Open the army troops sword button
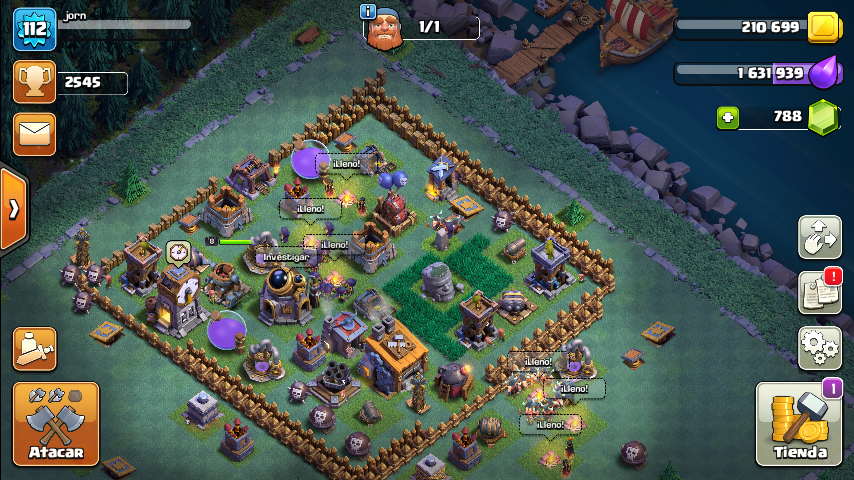This screenshot has width=854, height=480. pos(34,349)
